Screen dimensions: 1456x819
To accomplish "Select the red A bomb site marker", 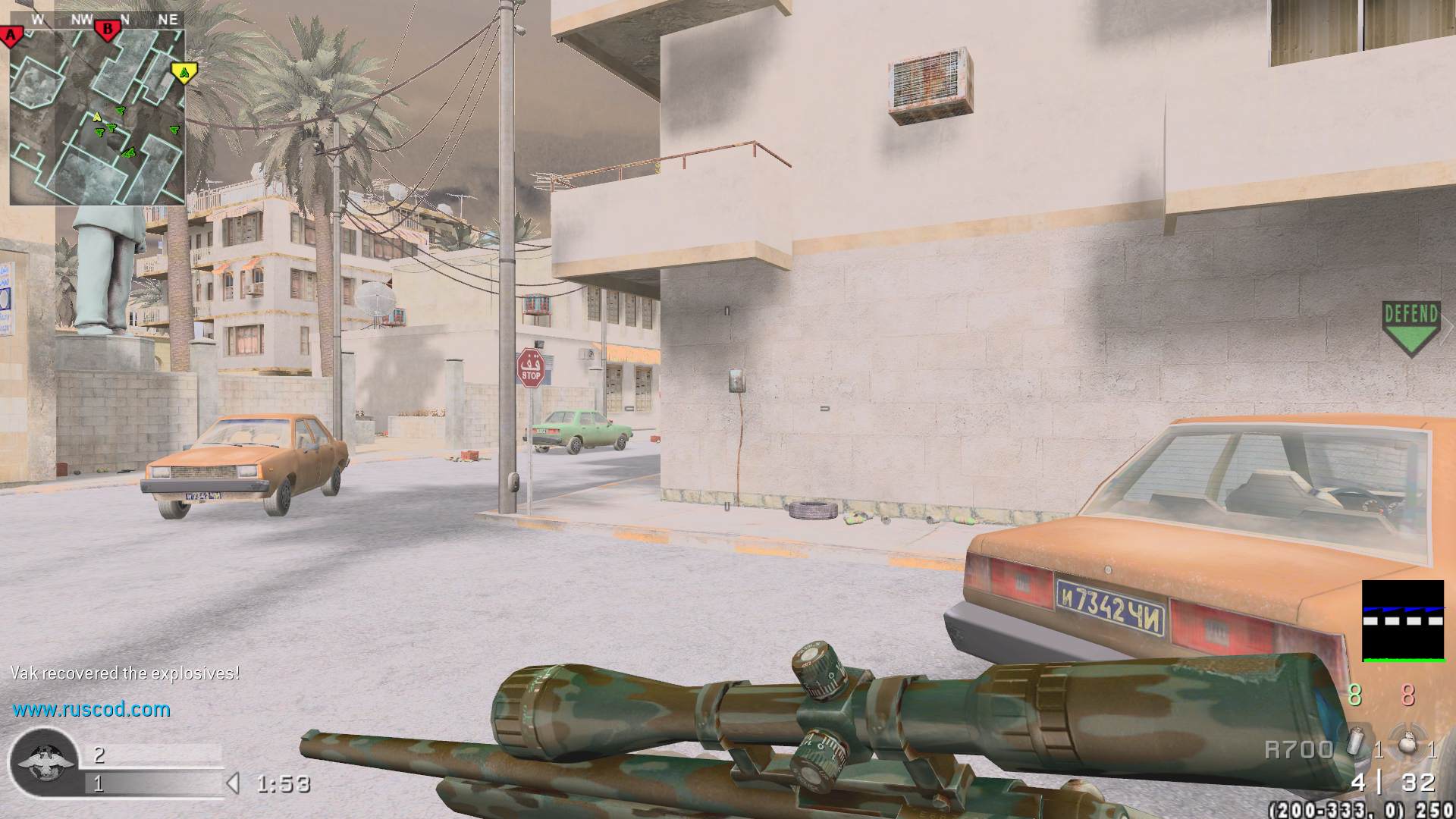I will click(11, 35).
